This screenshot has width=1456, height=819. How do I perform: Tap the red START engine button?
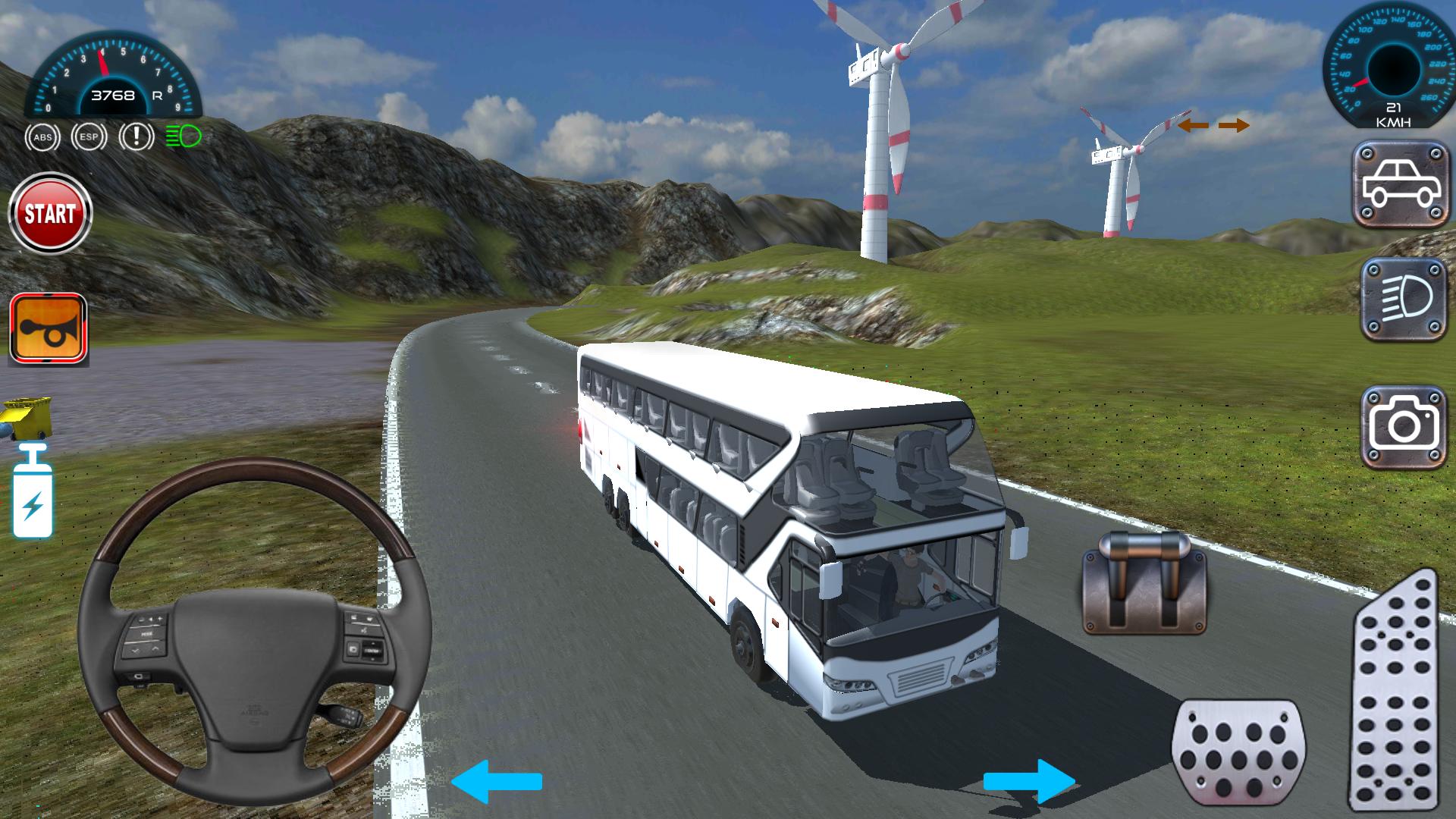click(x=50, y=214)
